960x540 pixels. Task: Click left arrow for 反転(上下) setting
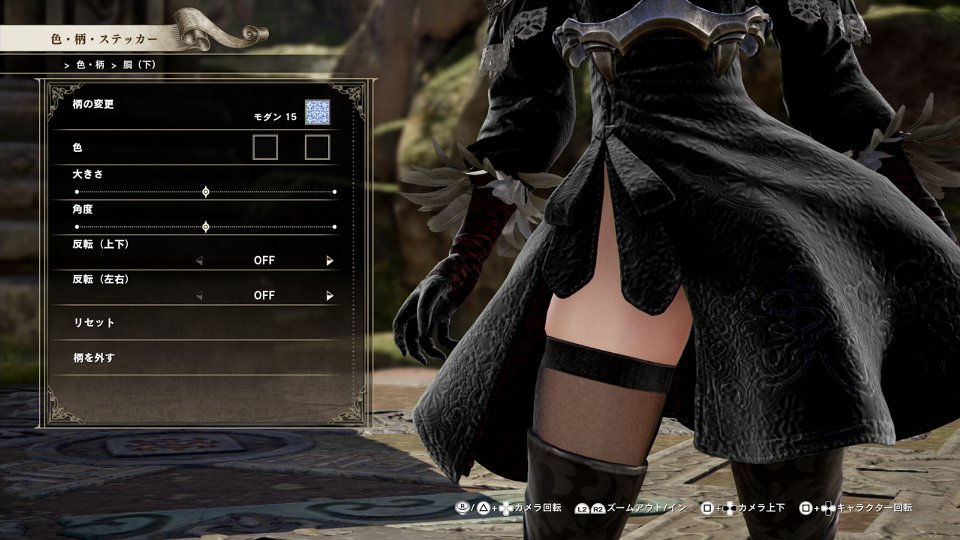click(x=199, y=261)
